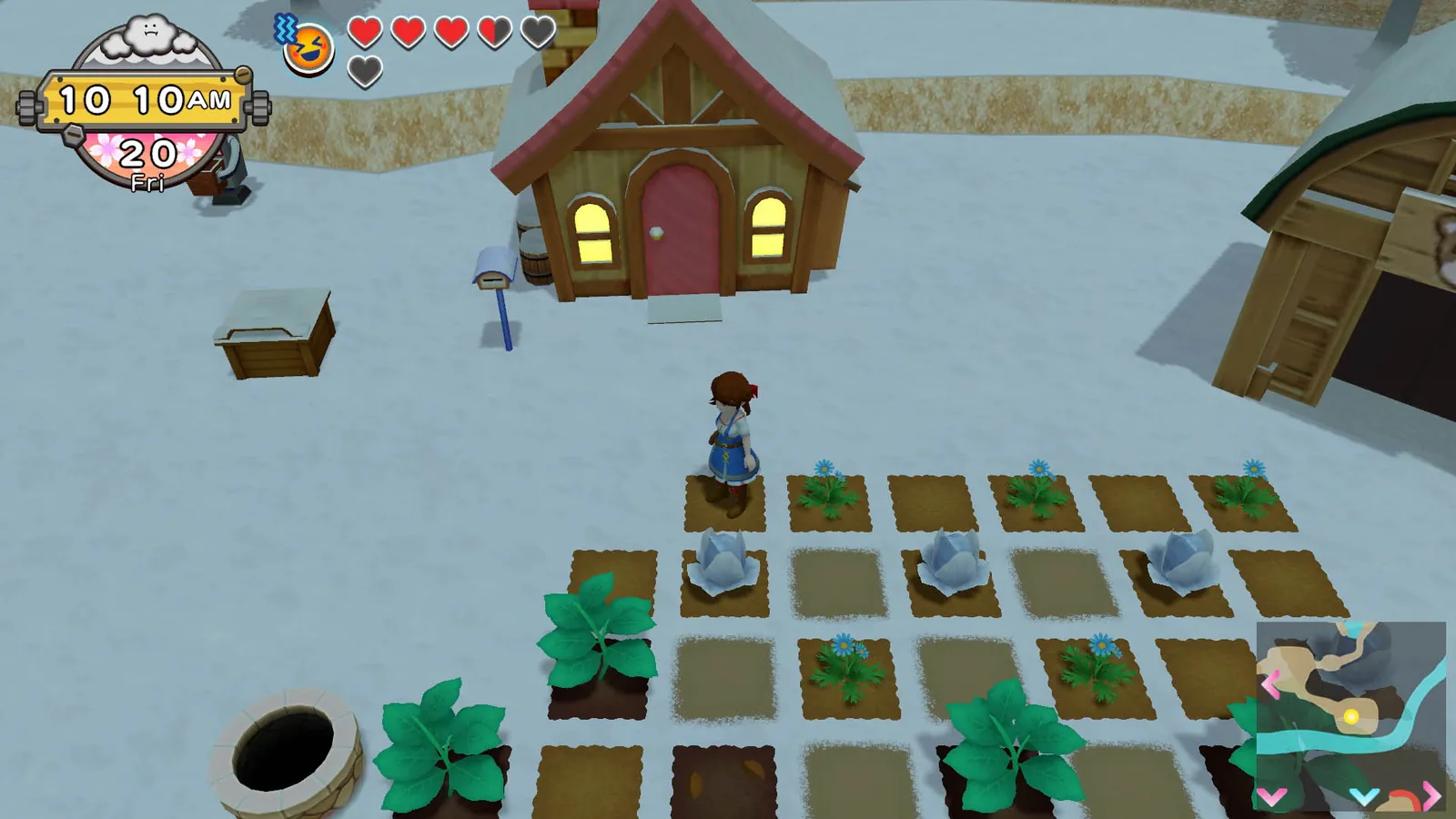The width and height of the screenshot is (1456, 819).
Task: Click the leftmost red heart icon
Action: (x=364, y=34)
